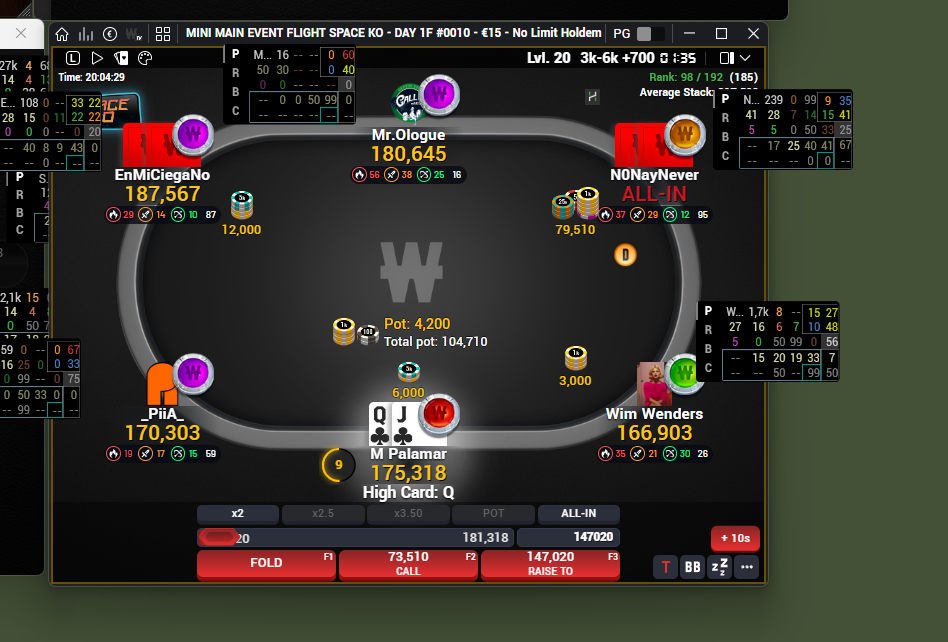Click the red T button
Viewport: 948px width, 642px height.
point(665,568)
